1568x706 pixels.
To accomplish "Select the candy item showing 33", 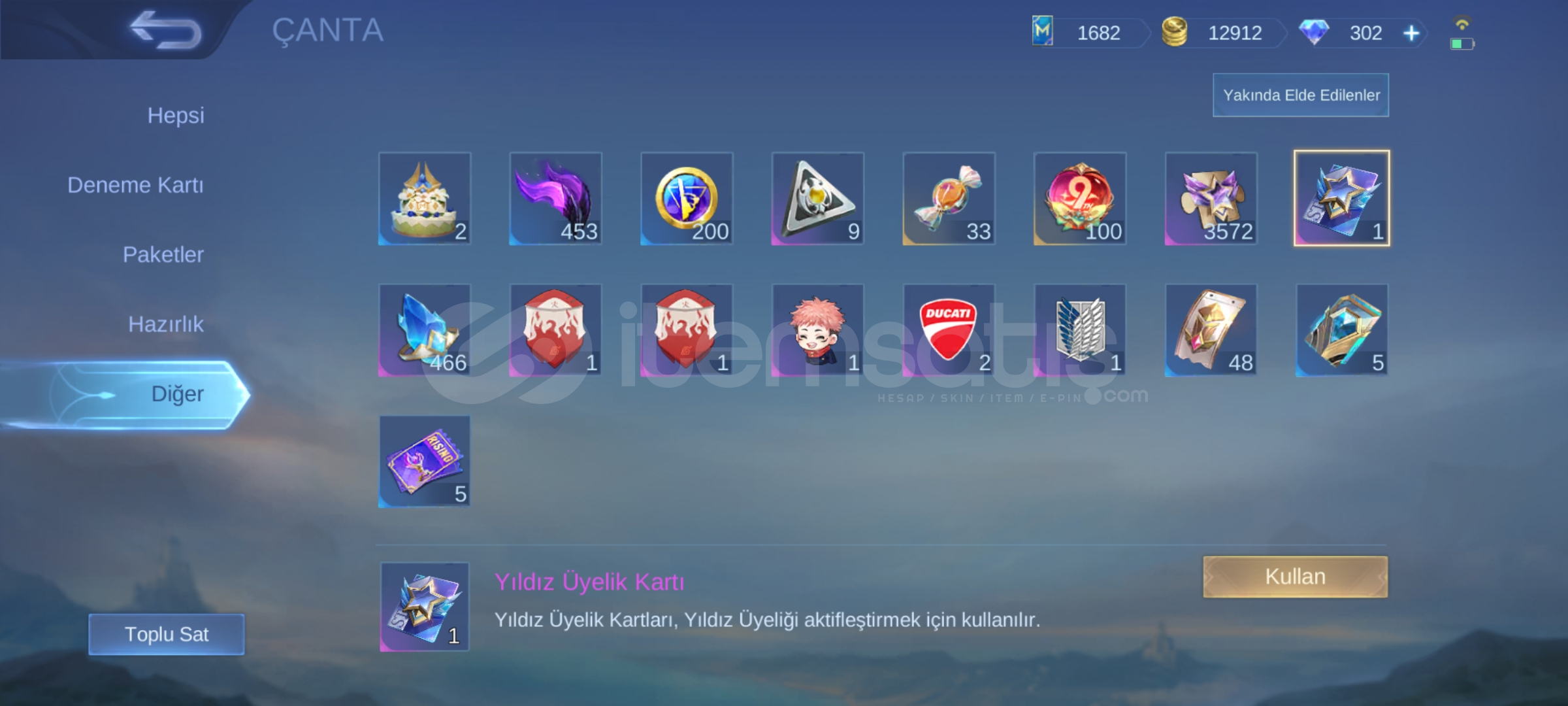I will tap(947, 198).
